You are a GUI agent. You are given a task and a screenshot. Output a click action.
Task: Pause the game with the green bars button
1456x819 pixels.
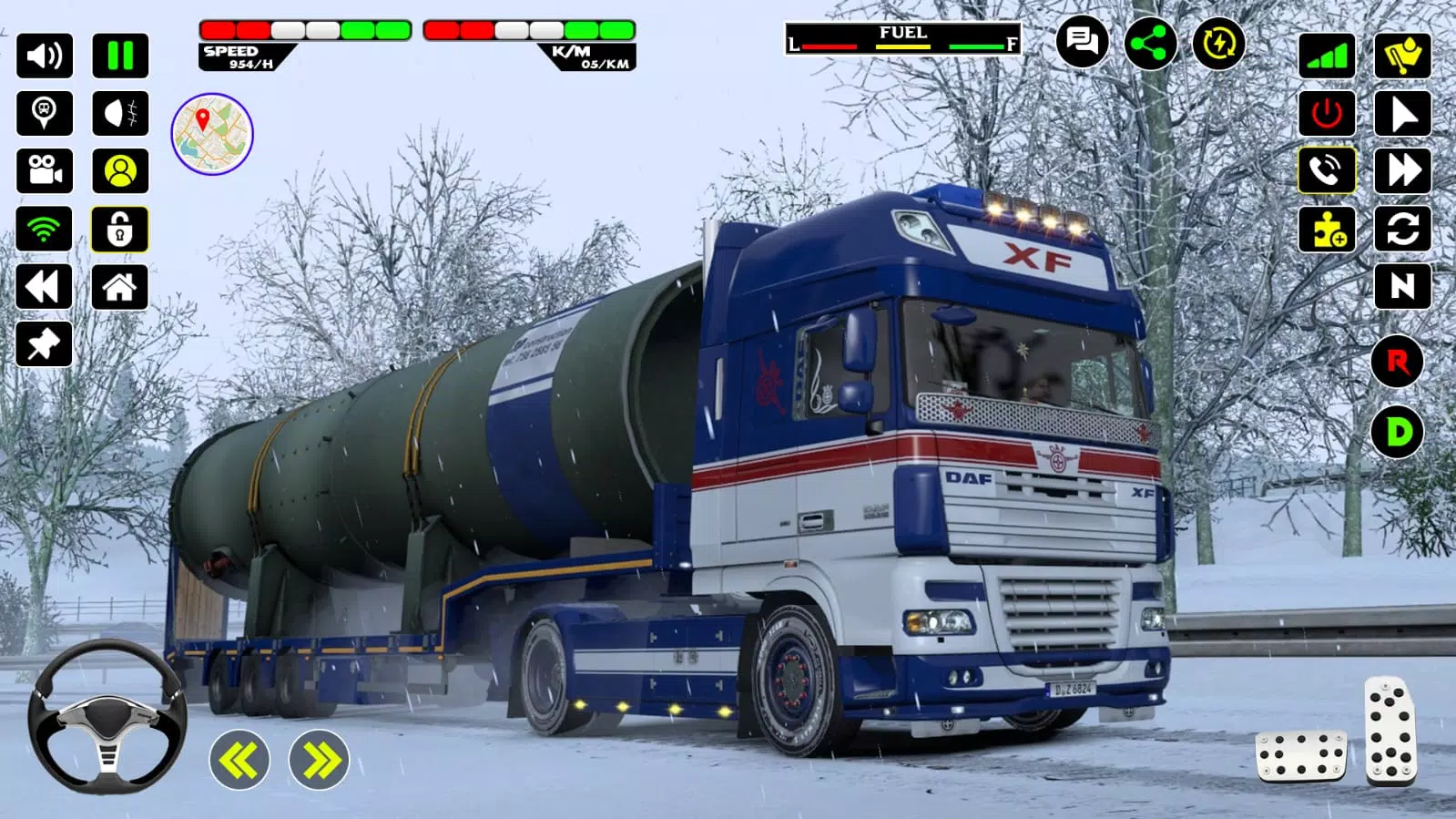tap(120, 56)
